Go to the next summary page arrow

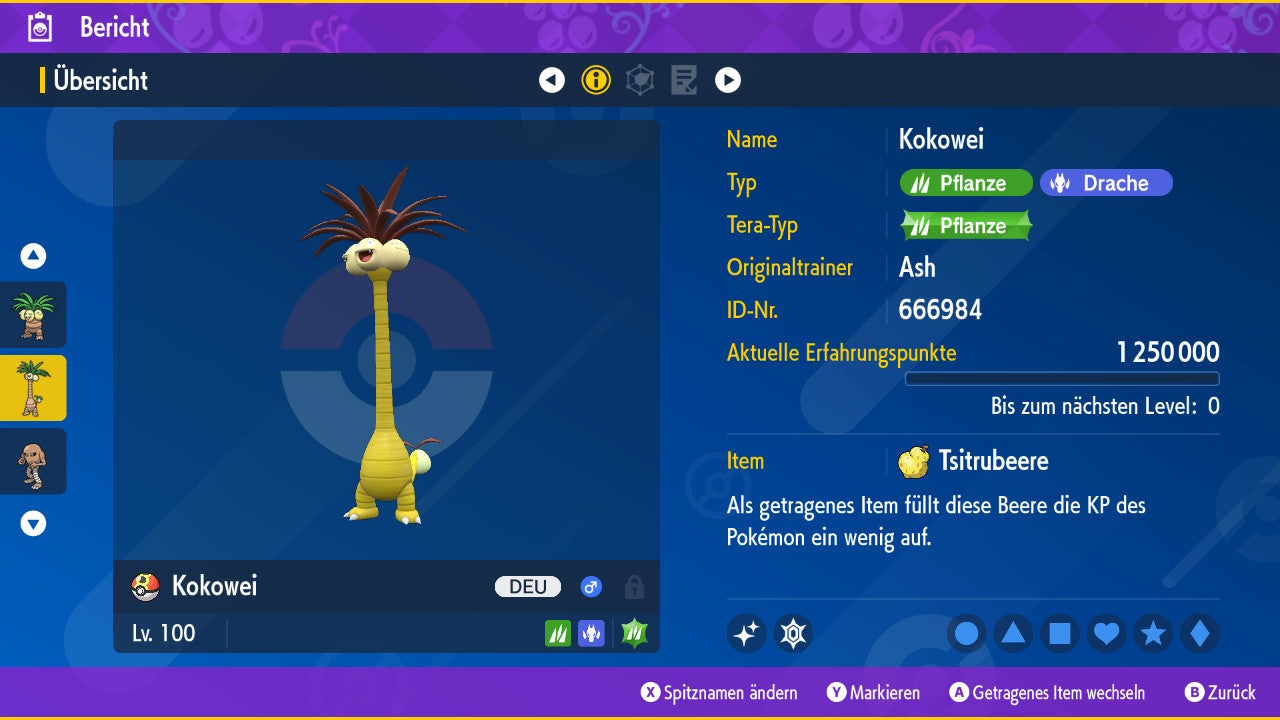coord(728,80)
